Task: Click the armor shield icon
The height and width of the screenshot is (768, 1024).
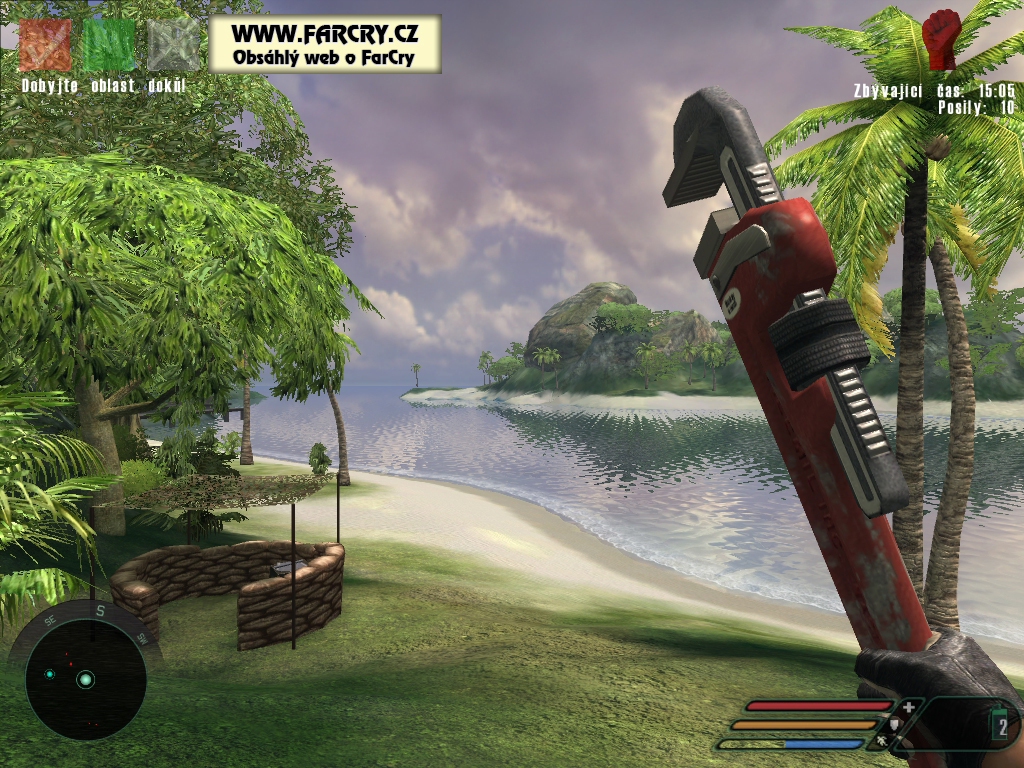Action: pos(895,725)
